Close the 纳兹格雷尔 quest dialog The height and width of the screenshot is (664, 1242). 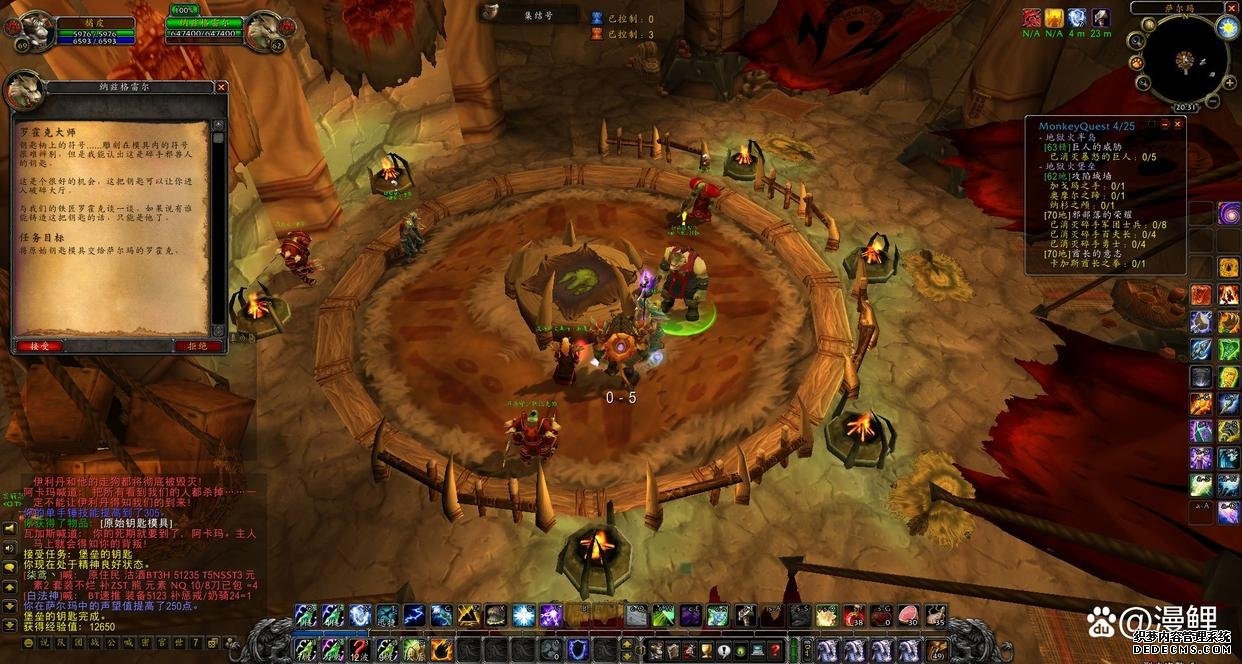tap(221, 87)
